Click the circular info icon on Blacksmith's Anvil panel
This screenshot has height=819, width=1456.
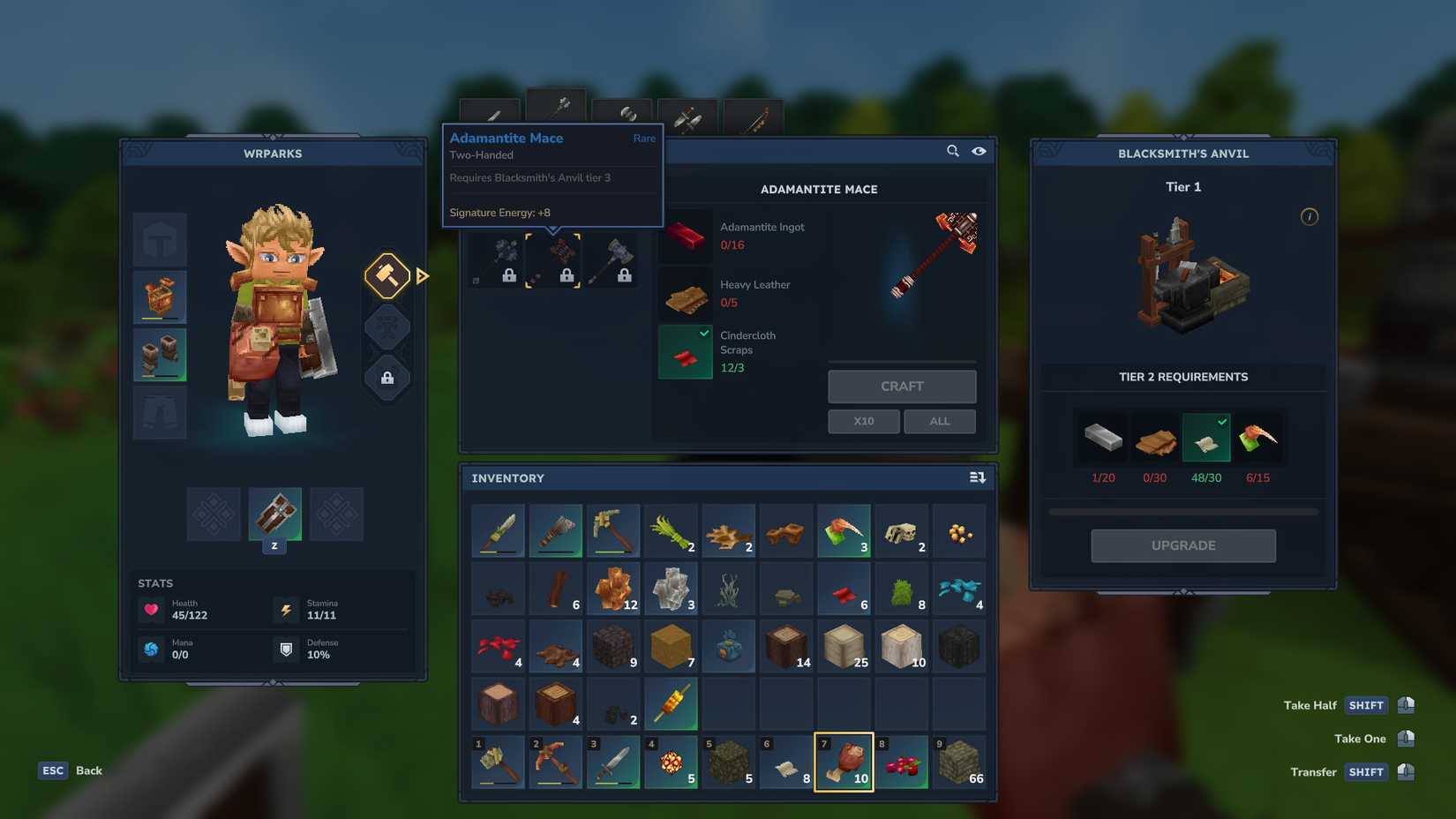[1310, 216]
